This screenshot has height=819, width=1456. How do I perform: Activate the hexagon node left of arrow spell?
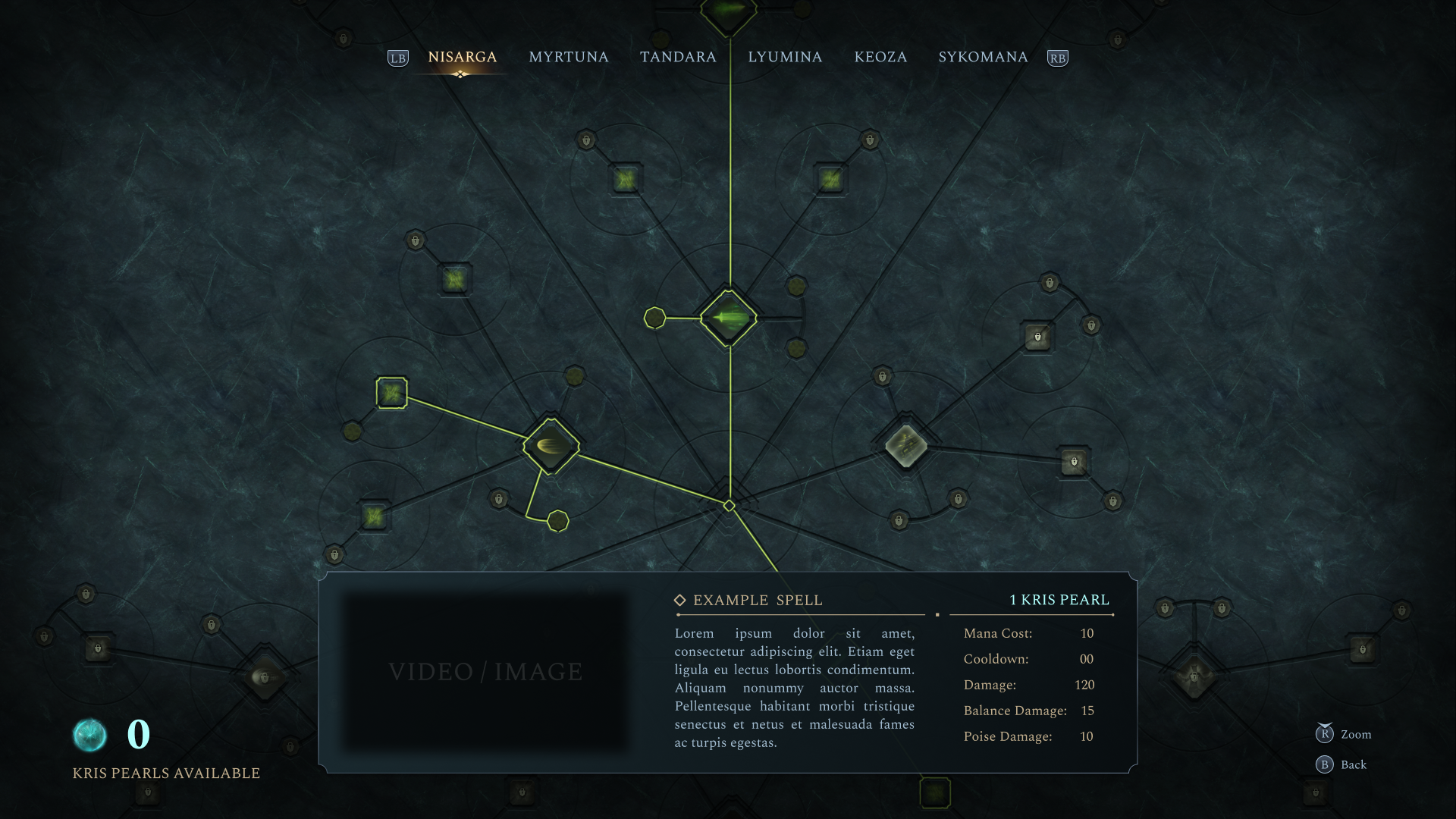point(654,318)
